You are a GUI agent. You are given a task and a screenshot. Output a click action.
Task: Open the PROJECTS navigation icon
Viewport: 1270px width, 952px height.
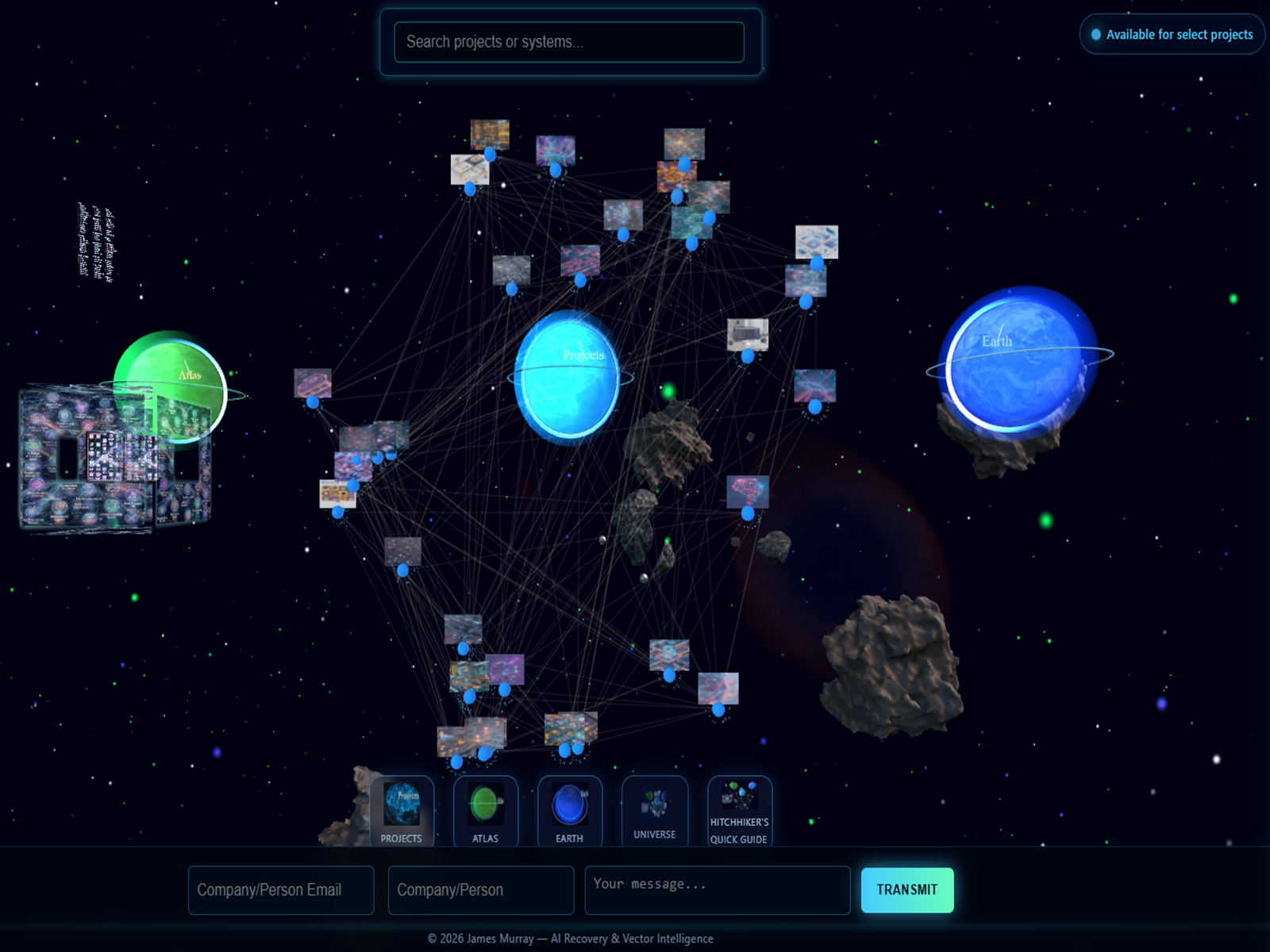[x=402, y=812]
